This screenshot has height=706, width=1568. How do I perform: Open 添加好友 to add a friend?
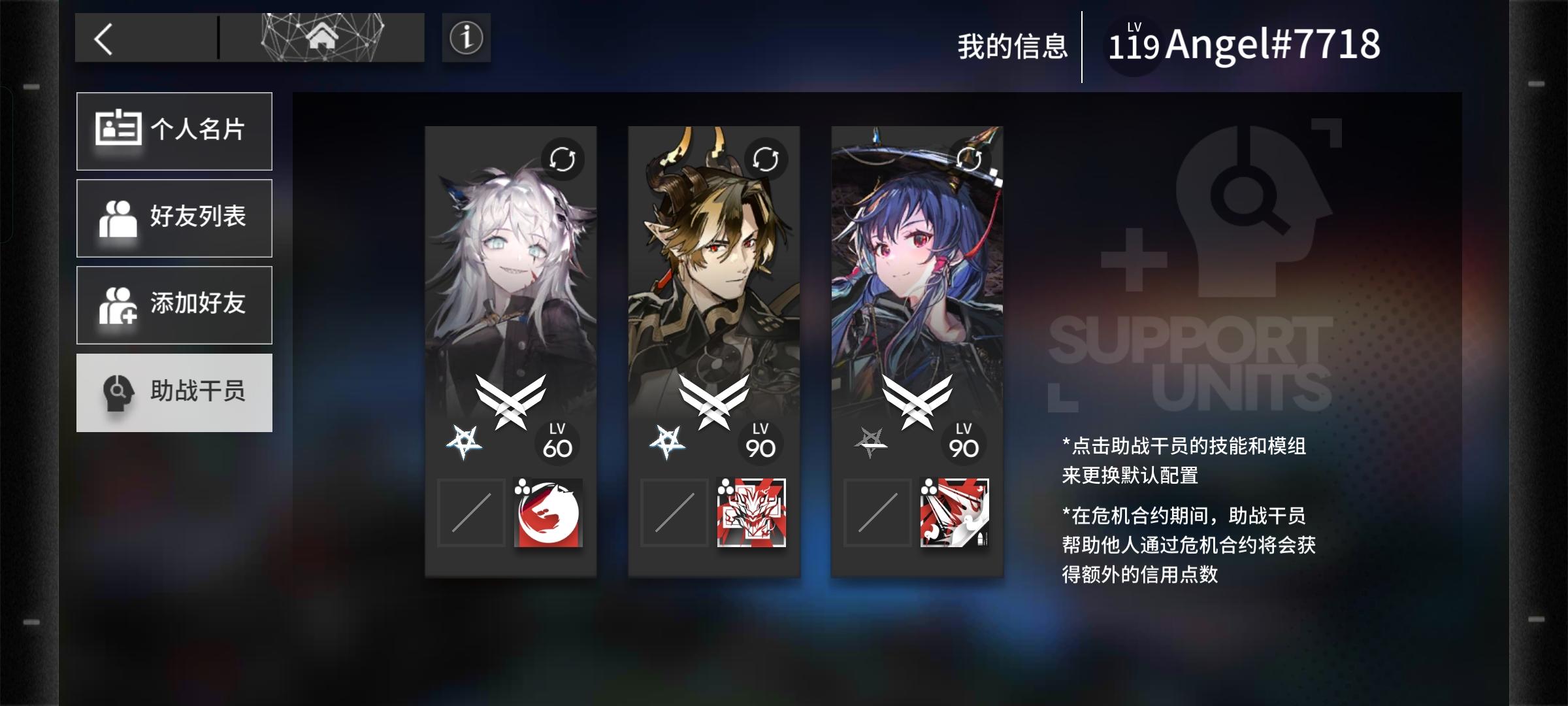(174, 305)
